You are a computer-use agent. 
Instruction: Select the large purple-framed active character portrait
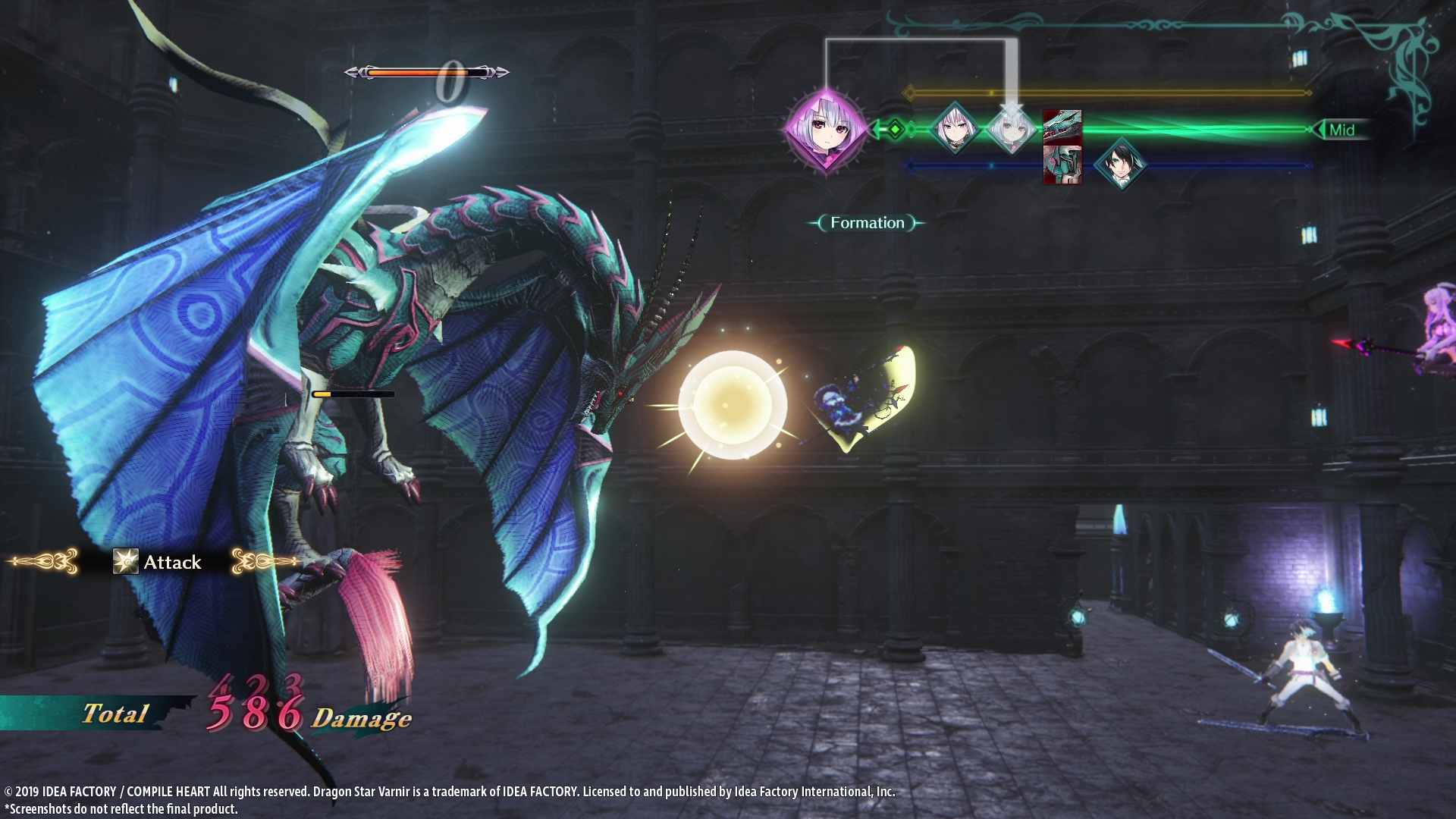tap(825, 130)
